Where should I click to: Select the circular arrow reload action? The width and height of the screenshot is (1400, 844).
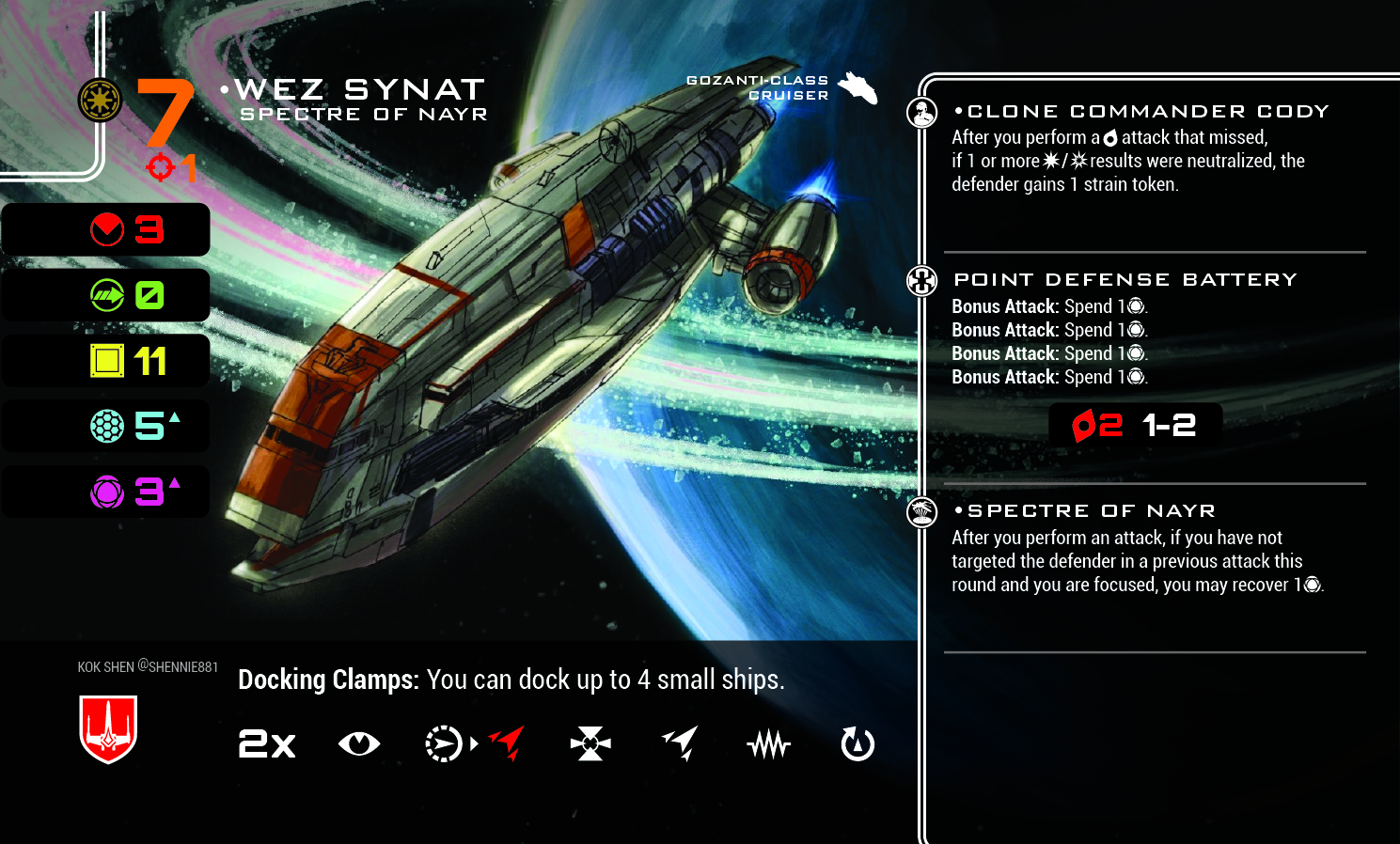857,744
